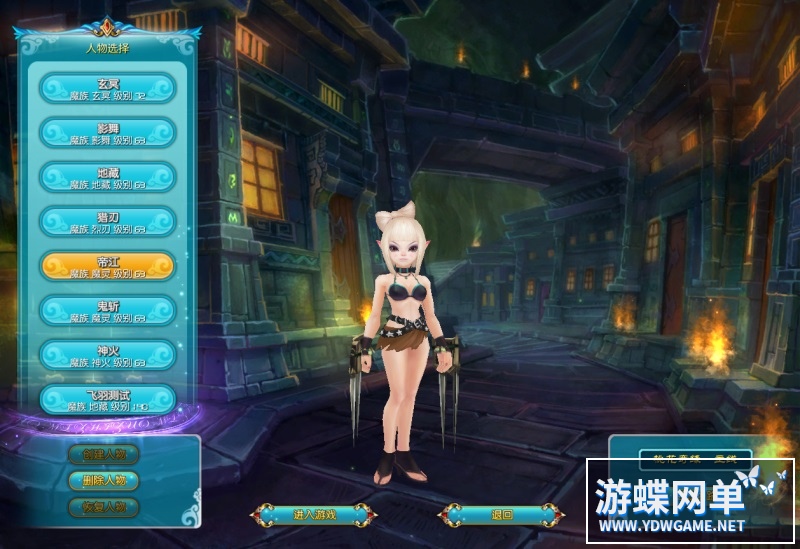
Task: Click 创建人物 to create a character
Action: pyautogui.click(x=104, y=454)
